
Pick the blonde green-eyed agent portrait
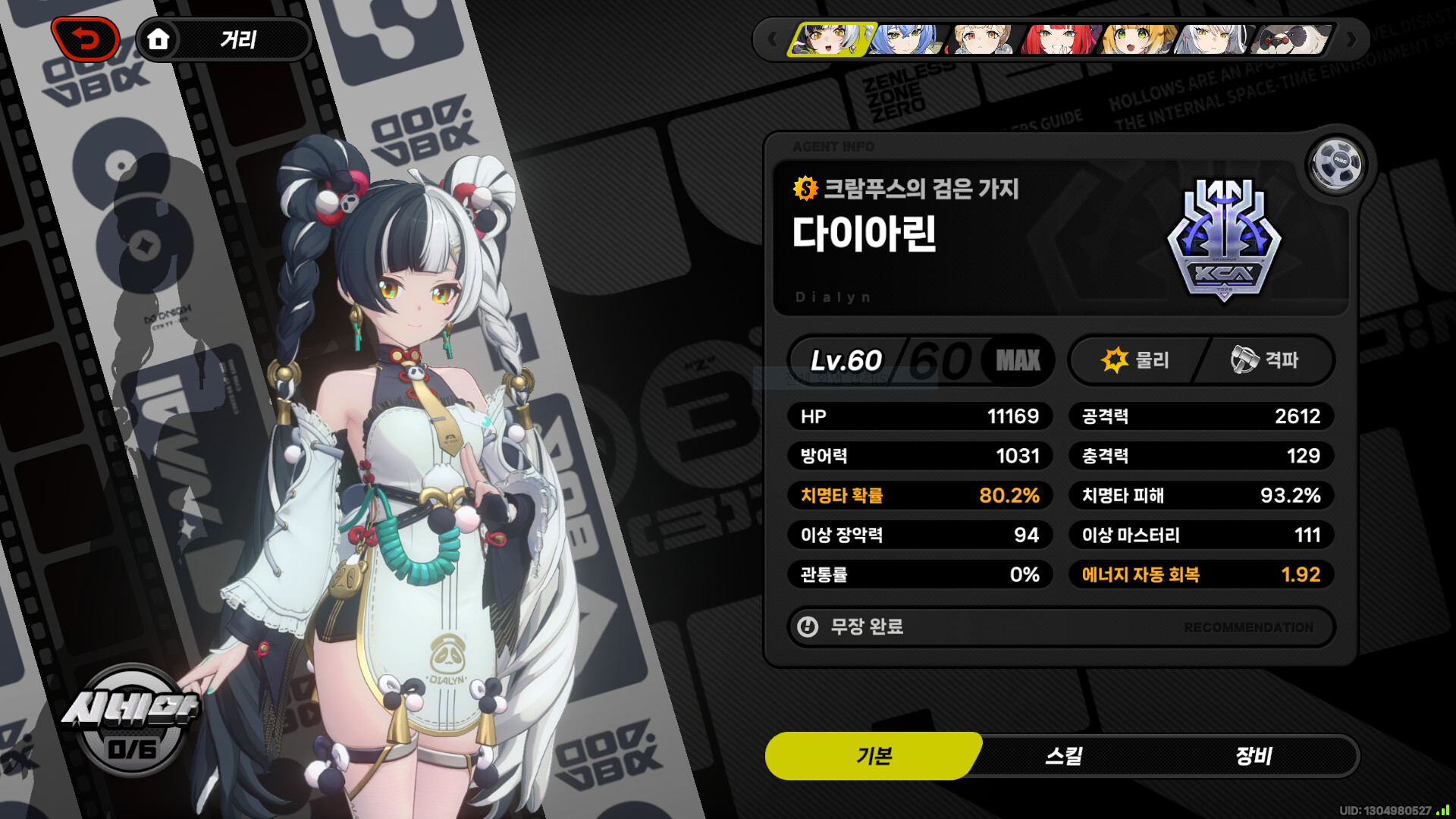[1137, 39]
